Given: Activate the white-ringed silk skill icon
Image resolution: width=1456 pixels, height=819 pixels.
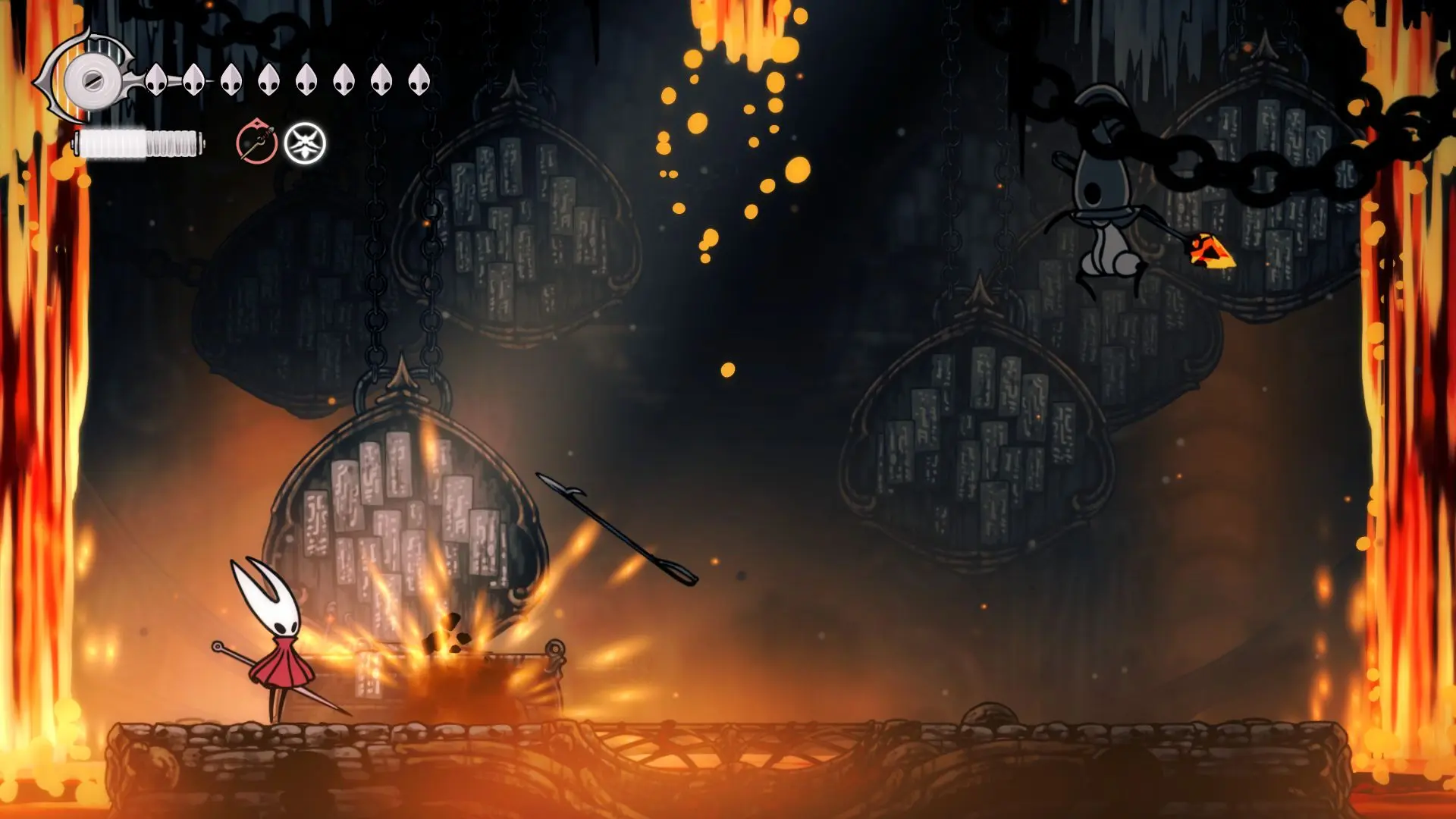Looking at the screenshot, I should (x=305, y=143).
